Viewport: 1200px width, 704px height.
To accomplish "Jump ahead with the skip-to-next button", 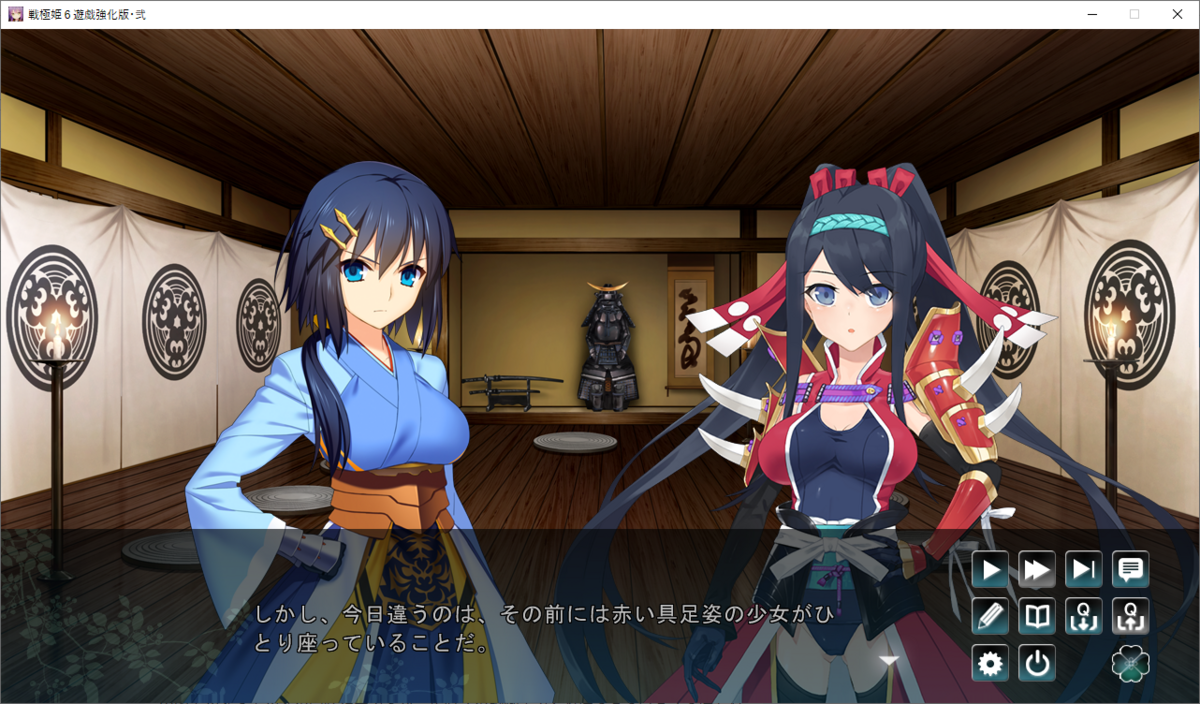I will point(1084,570).
